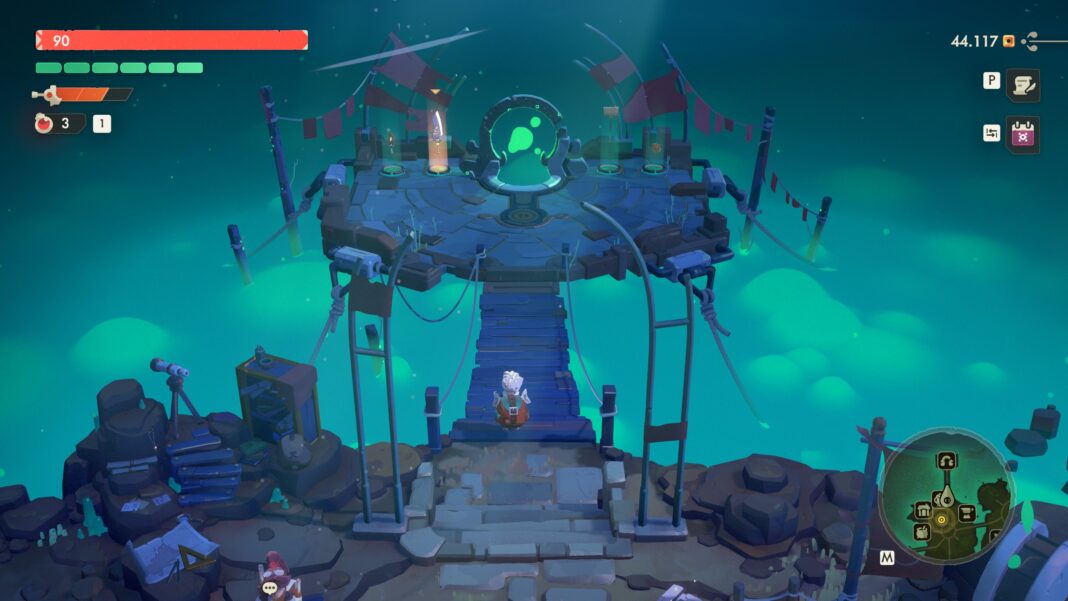Screen dimensions: 1068x601
Task: Open the circular minimap
Action: 946,495
